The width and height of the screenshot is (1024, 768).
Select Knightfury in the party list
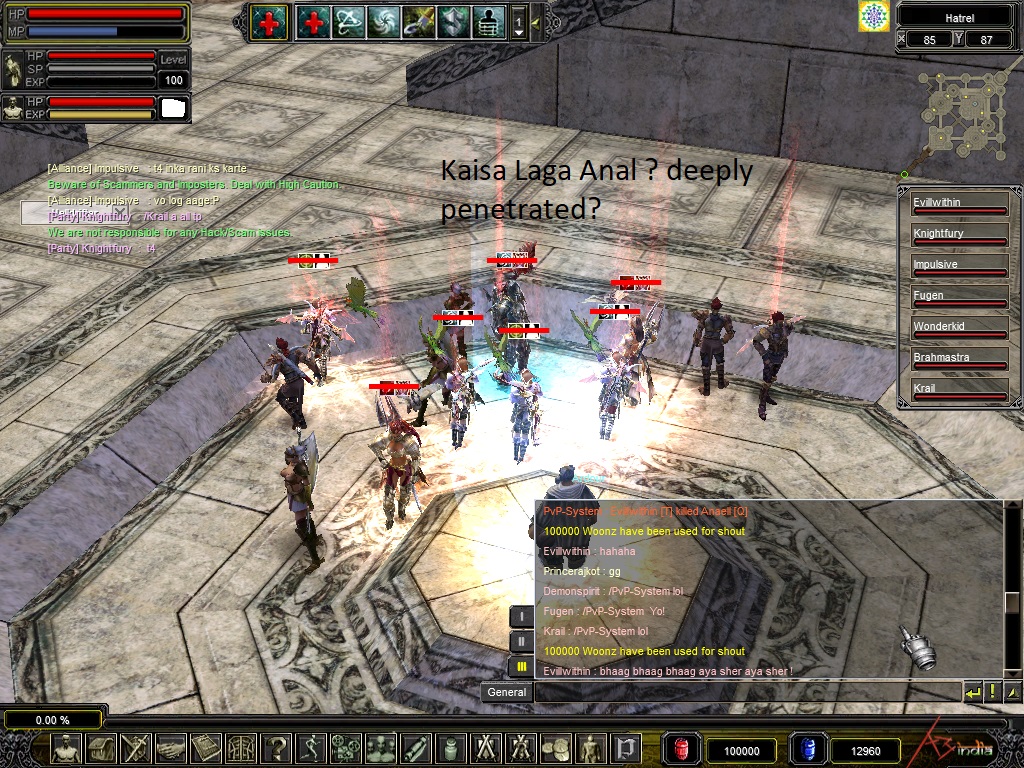958,236
